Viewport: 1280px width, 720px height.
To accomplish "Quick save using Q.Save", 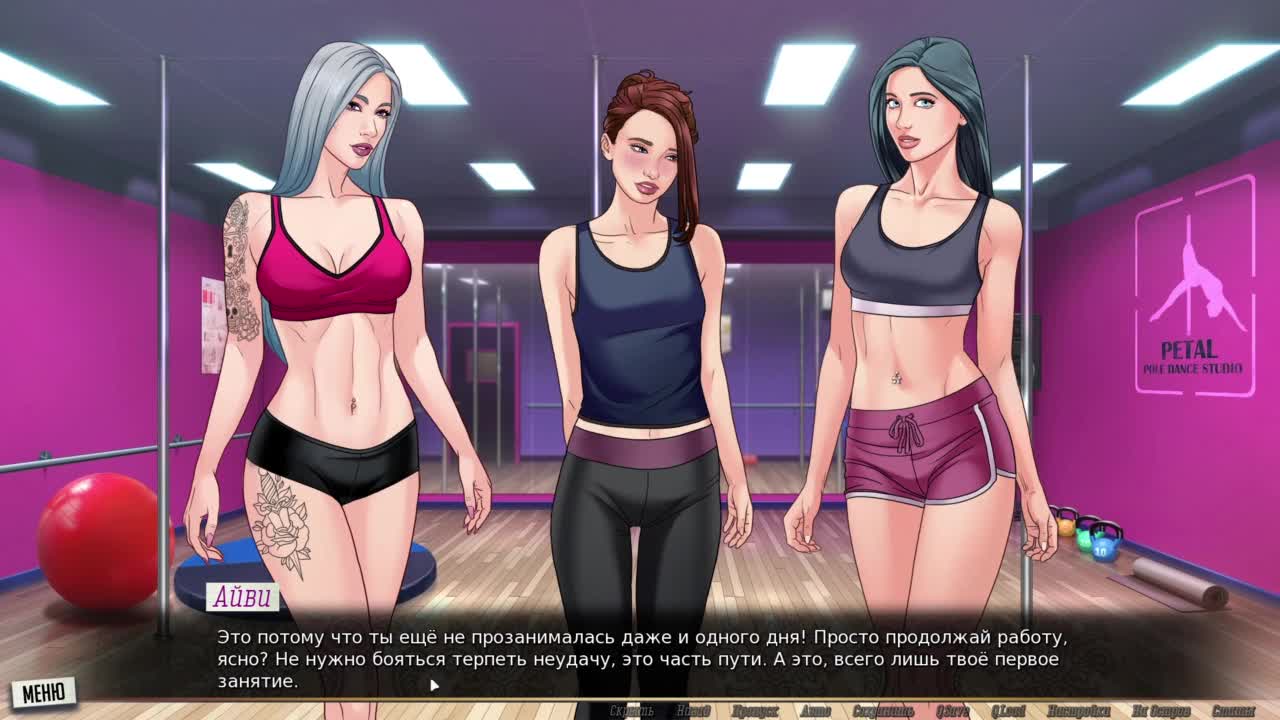I will [952, 711].
